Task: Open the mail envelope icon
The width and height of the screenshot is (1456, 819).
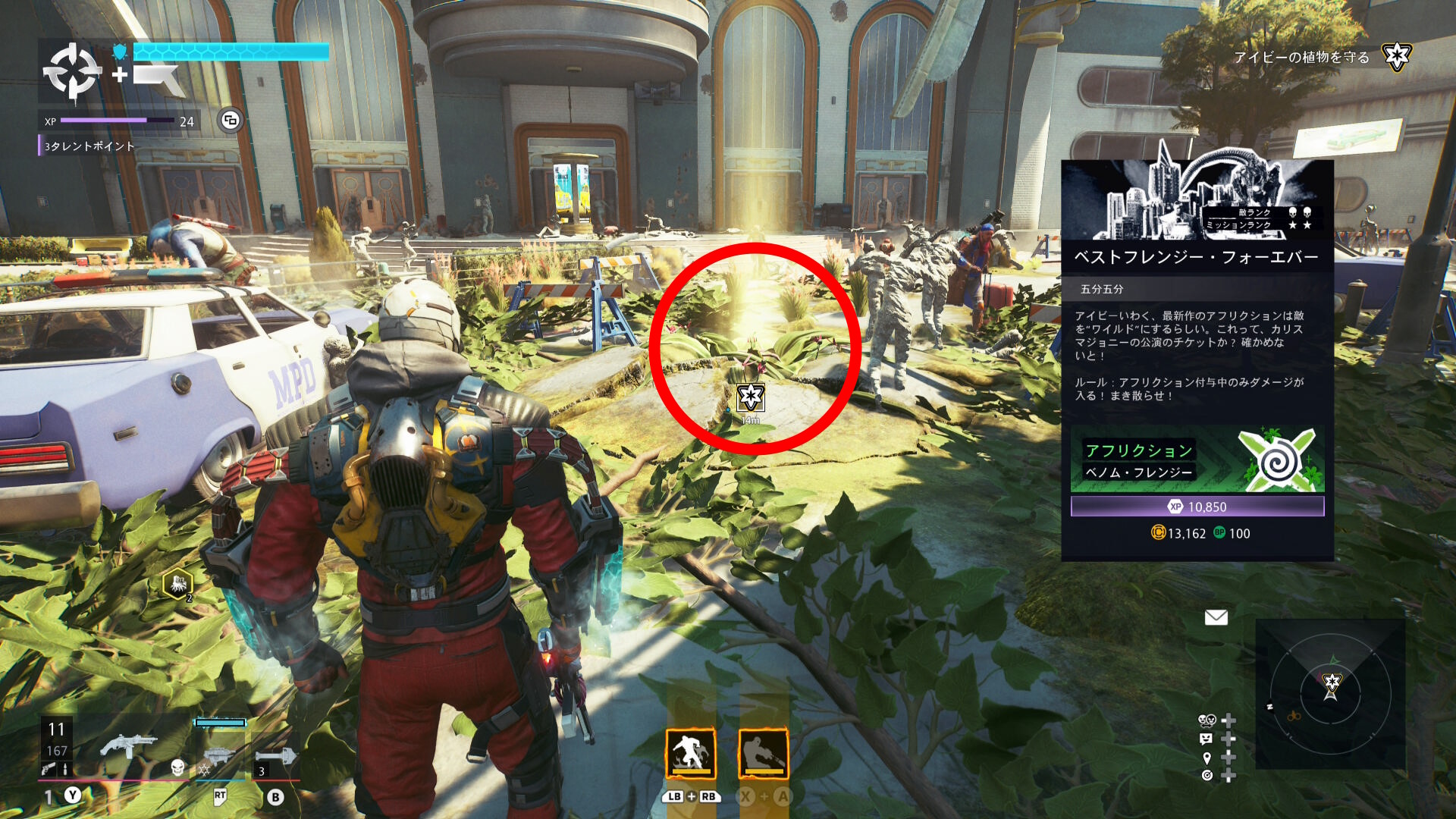Action: tap(1216, 617)
